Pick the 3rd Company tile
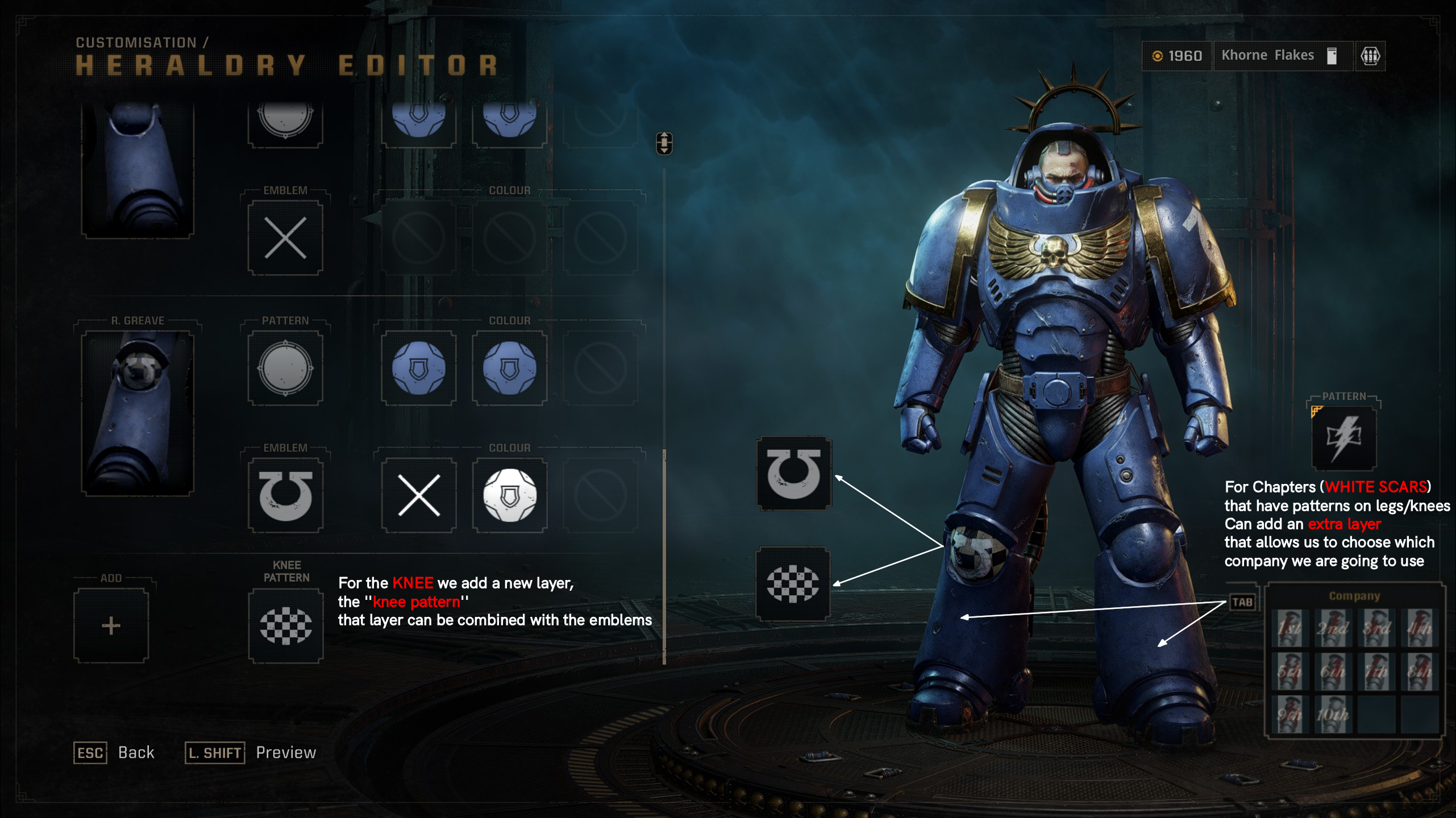The height and width of the screenshot is (818, 1456). pyautogui.click(x=1376, y=628)
